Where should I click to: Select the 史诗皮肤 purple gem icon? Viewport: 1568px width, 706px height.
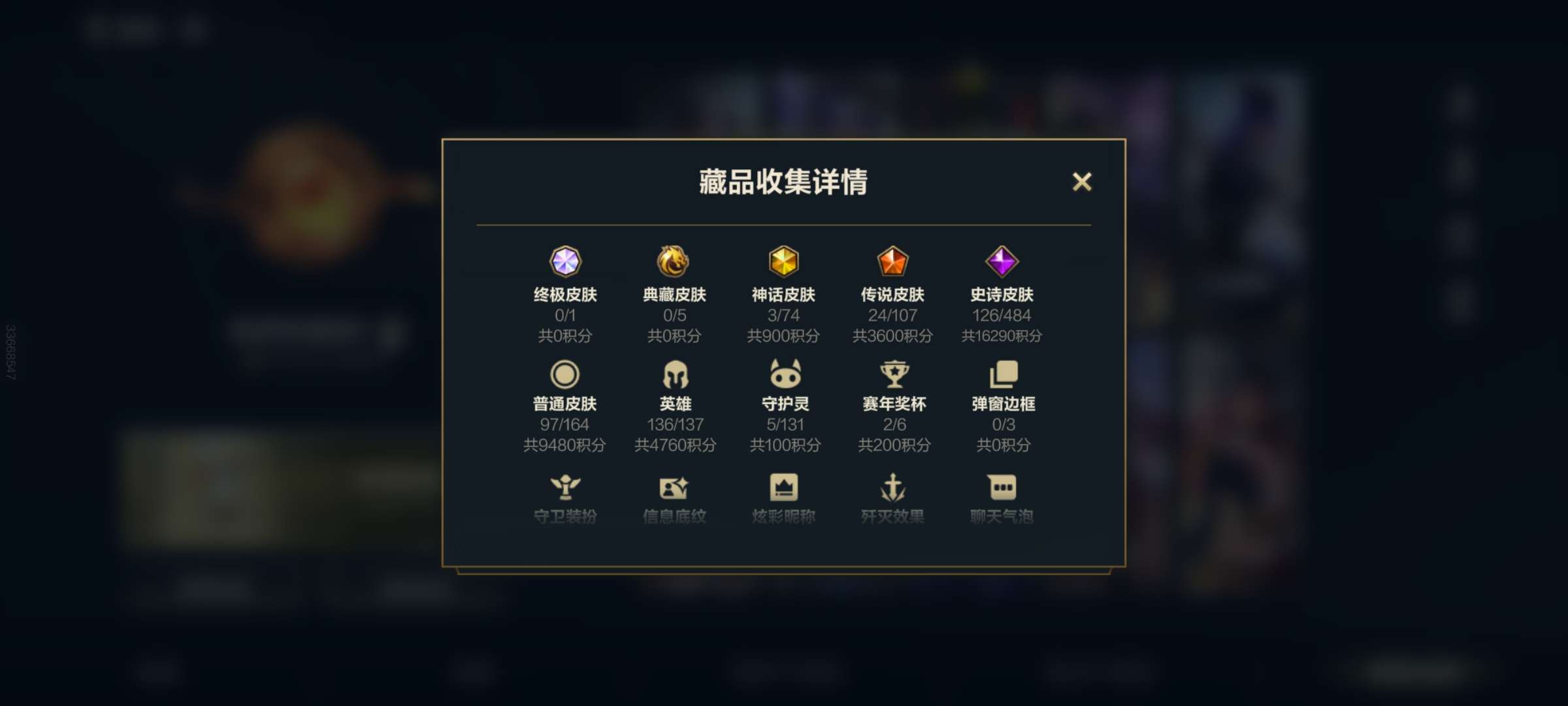(1001, 261)
